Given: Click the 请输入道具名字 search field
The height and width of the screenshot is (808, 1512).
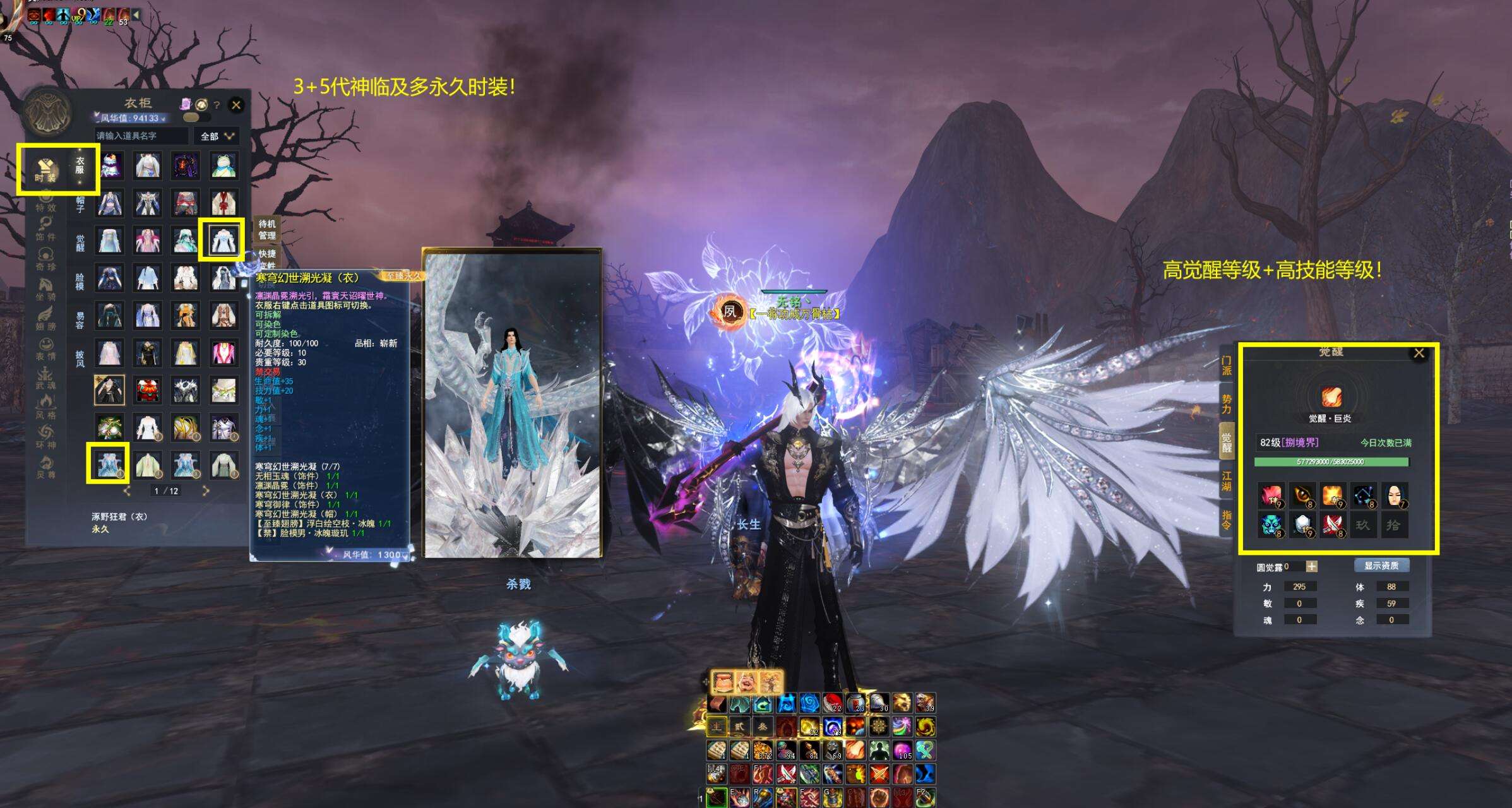Looking at the screenshot, I should point(140,136).
